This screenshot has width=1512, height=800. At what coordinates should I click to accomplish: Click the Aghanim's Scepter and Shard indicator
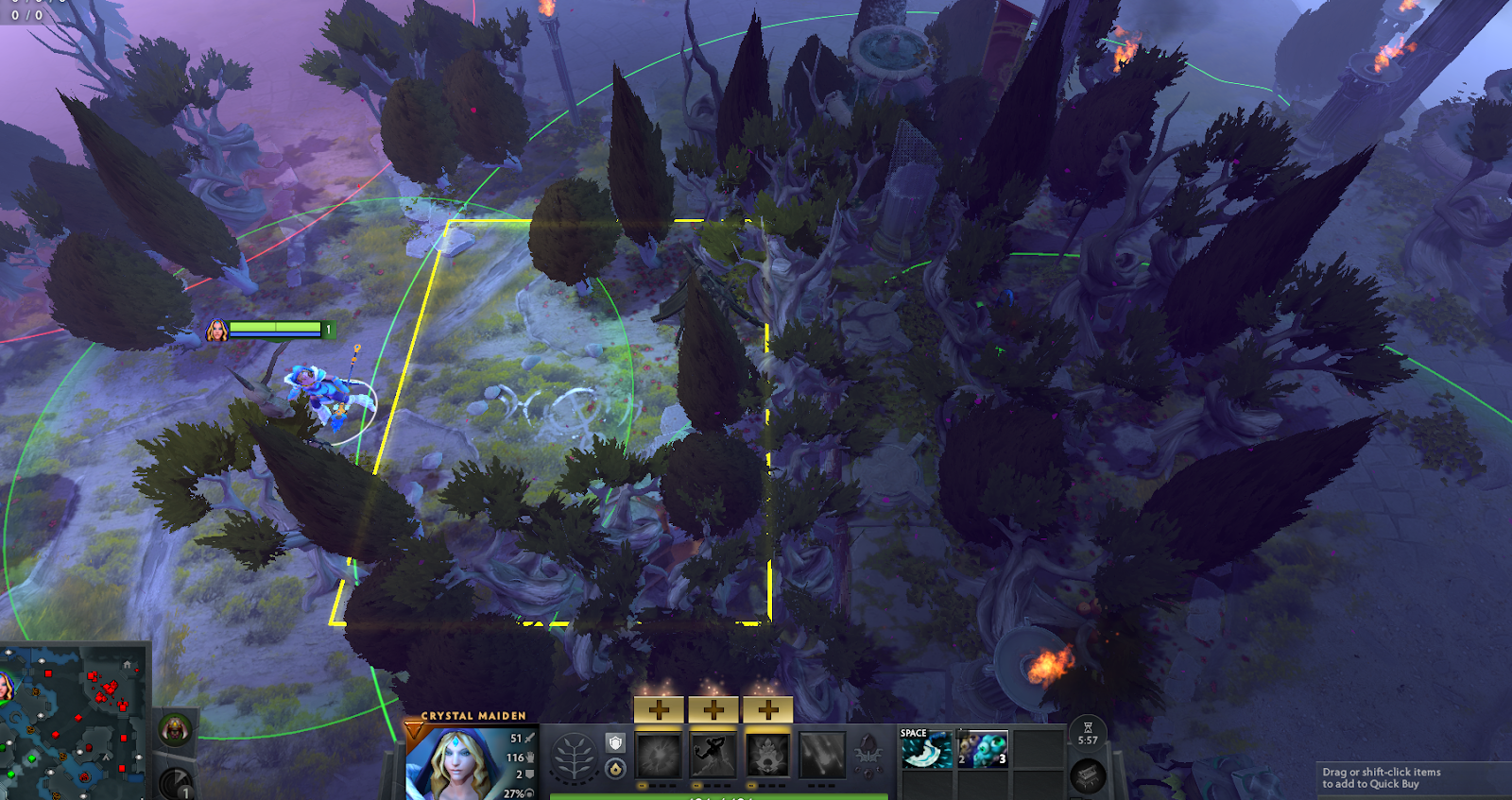click(x=868, y=756)
